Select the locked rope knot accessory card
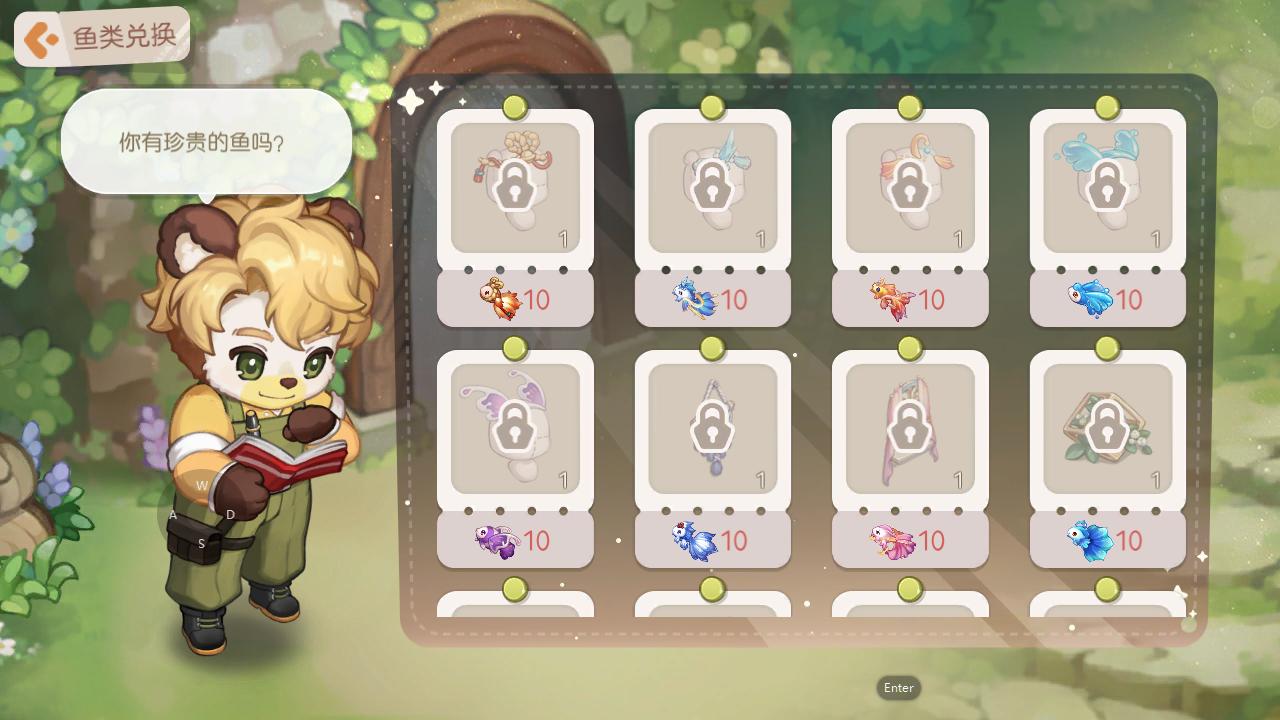 coord(515,188)
